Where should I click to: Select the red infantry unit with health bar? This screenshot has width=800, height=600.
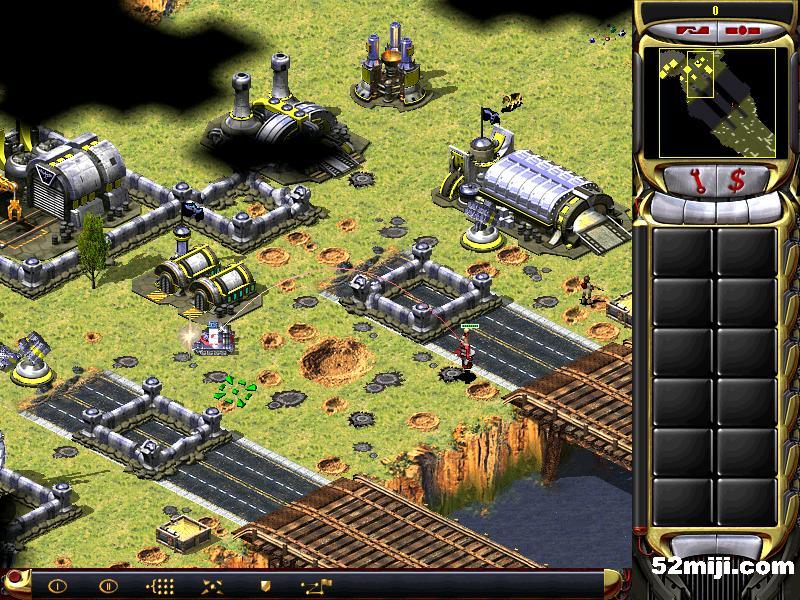tap(465, 354)
